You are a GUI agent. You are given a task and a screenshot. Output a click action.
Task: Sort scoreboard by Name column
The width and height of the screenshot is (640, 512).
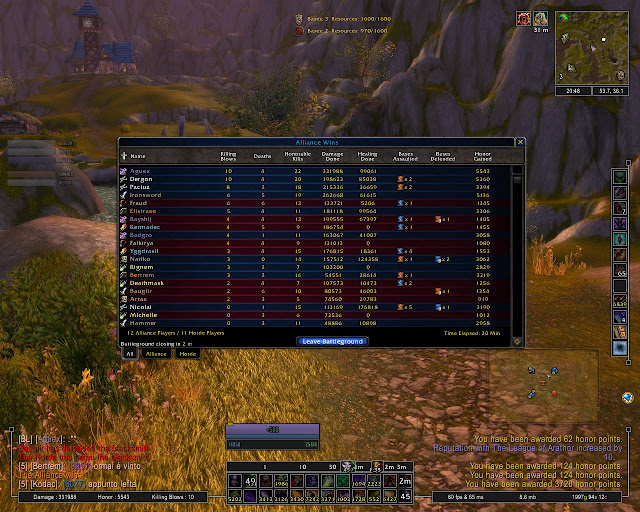tap(138, 156)
